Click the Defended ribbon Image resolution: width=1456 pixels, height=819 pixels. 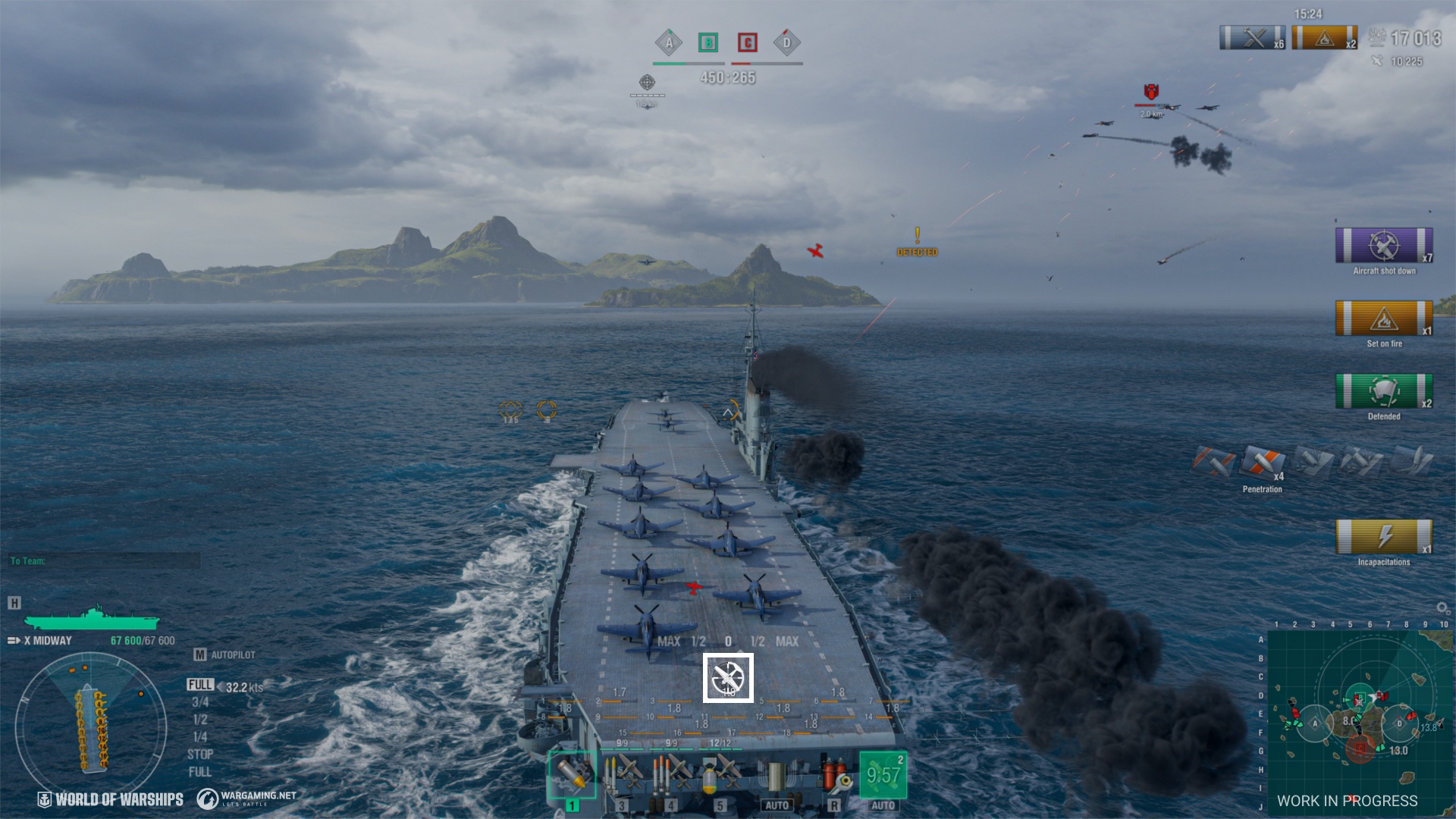point(1384,391)
